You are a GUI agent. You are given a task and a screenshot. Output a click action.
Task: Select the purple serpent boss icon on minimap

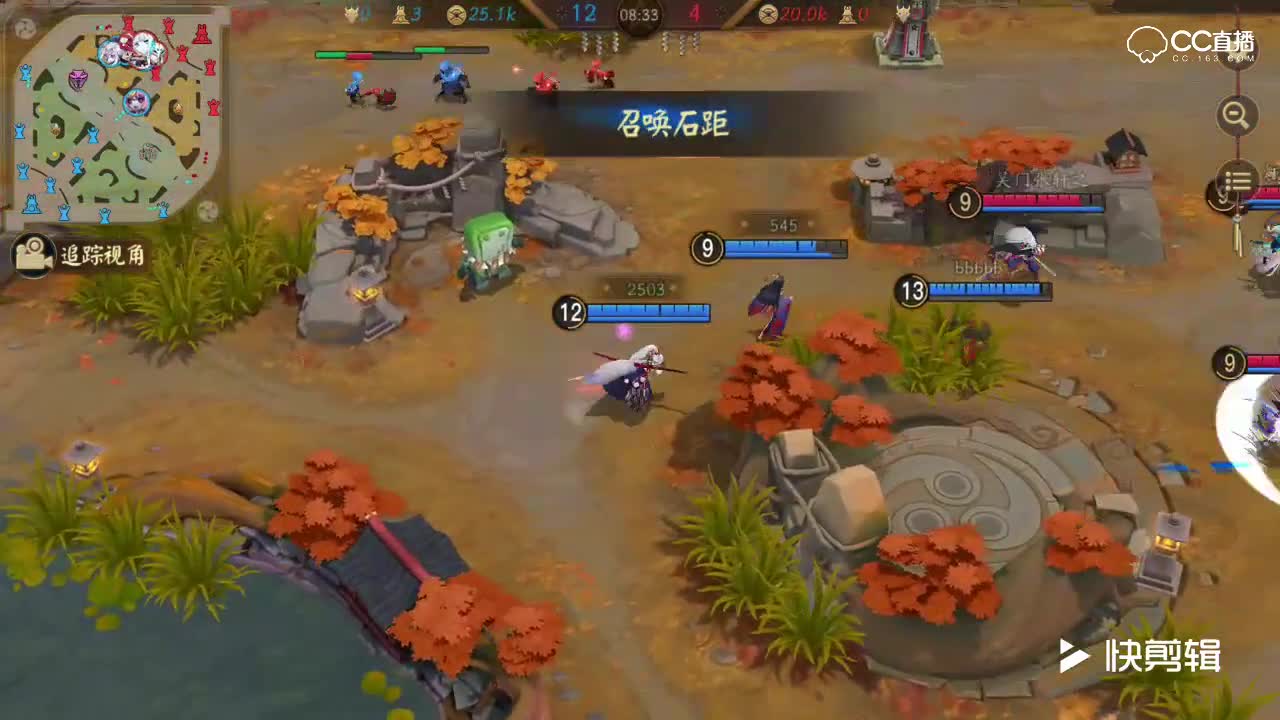pos(77,80)
